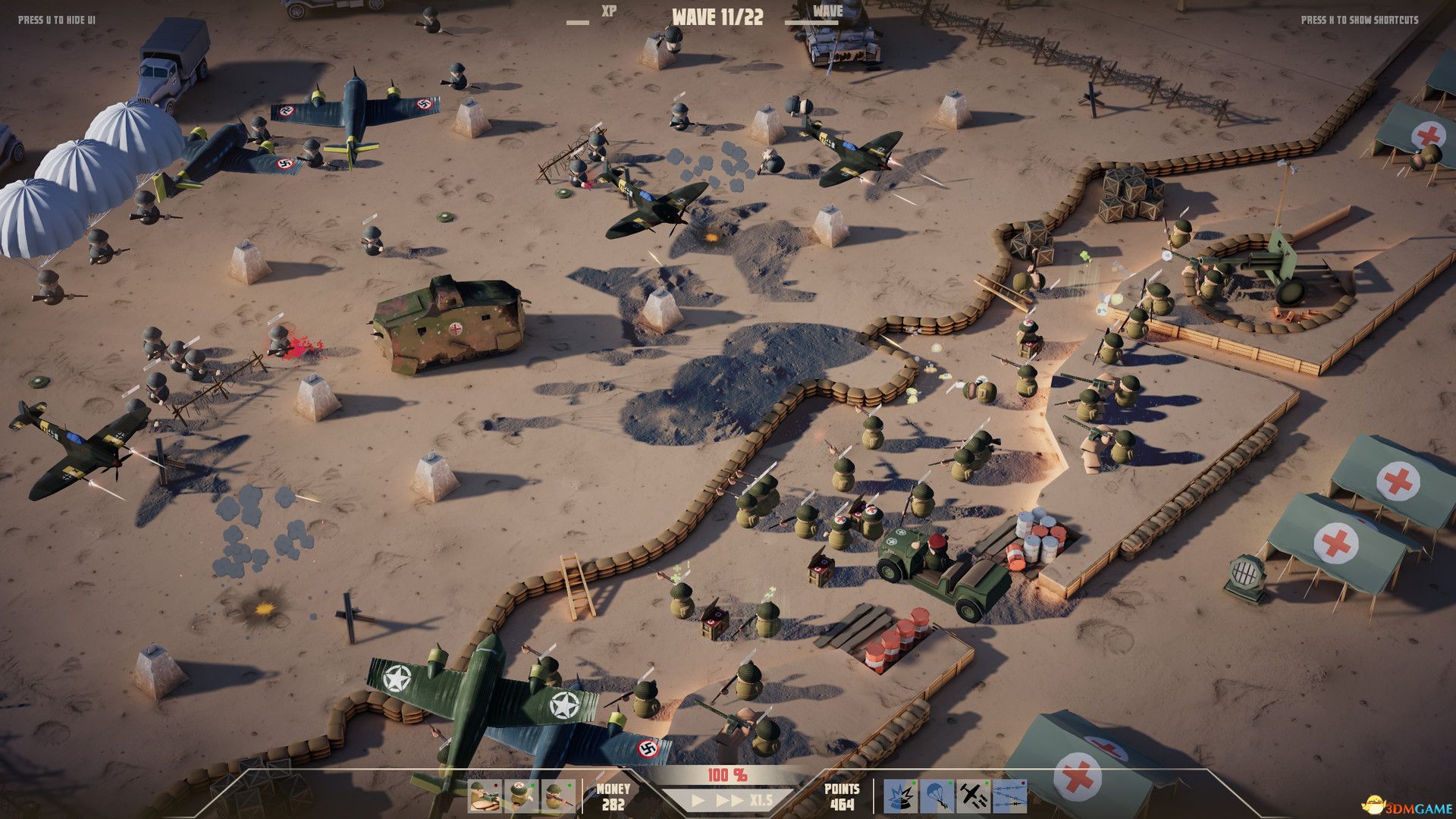Pick the rifleman unit icon
This screenshot has height=819, width=1456.
click(557, 796)
